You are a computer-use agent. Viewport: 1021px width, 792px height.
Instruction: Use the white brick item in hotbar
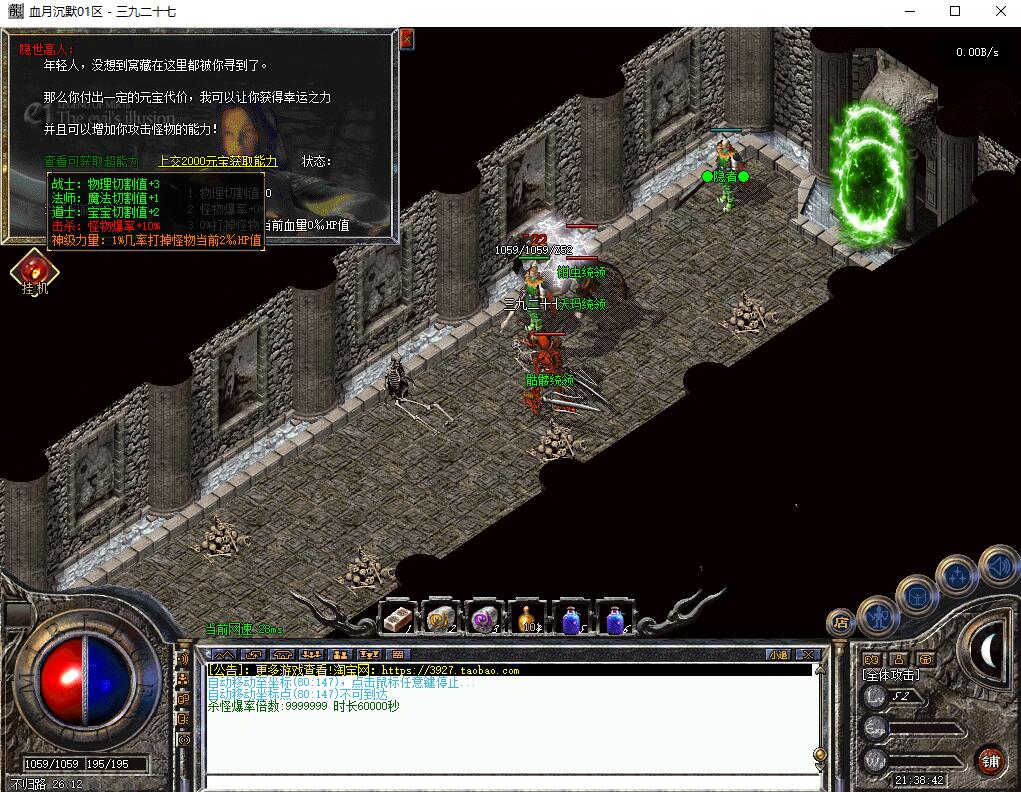(399, 619)
